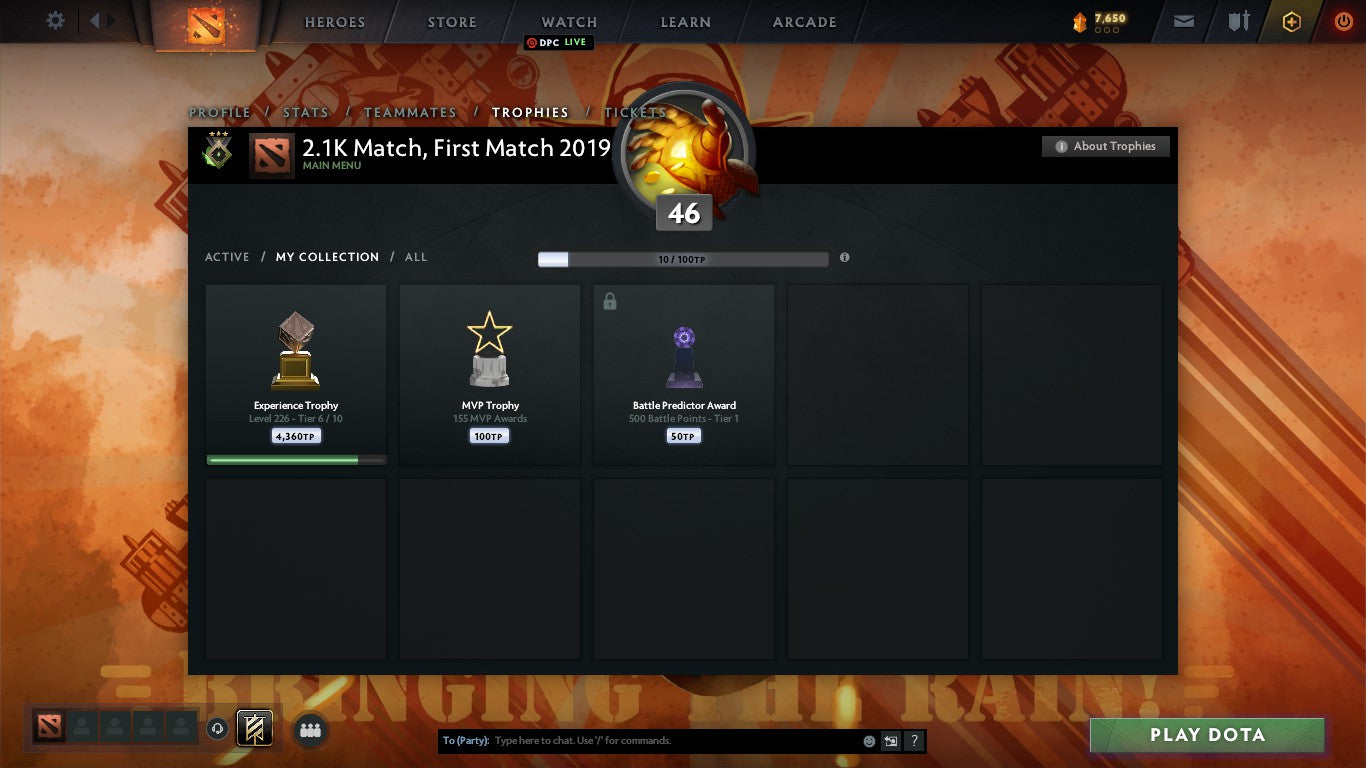Open settings via the gear icon
Image resolution: width=1366 pixels, height=768 pixels.
(x=55, y=20)
